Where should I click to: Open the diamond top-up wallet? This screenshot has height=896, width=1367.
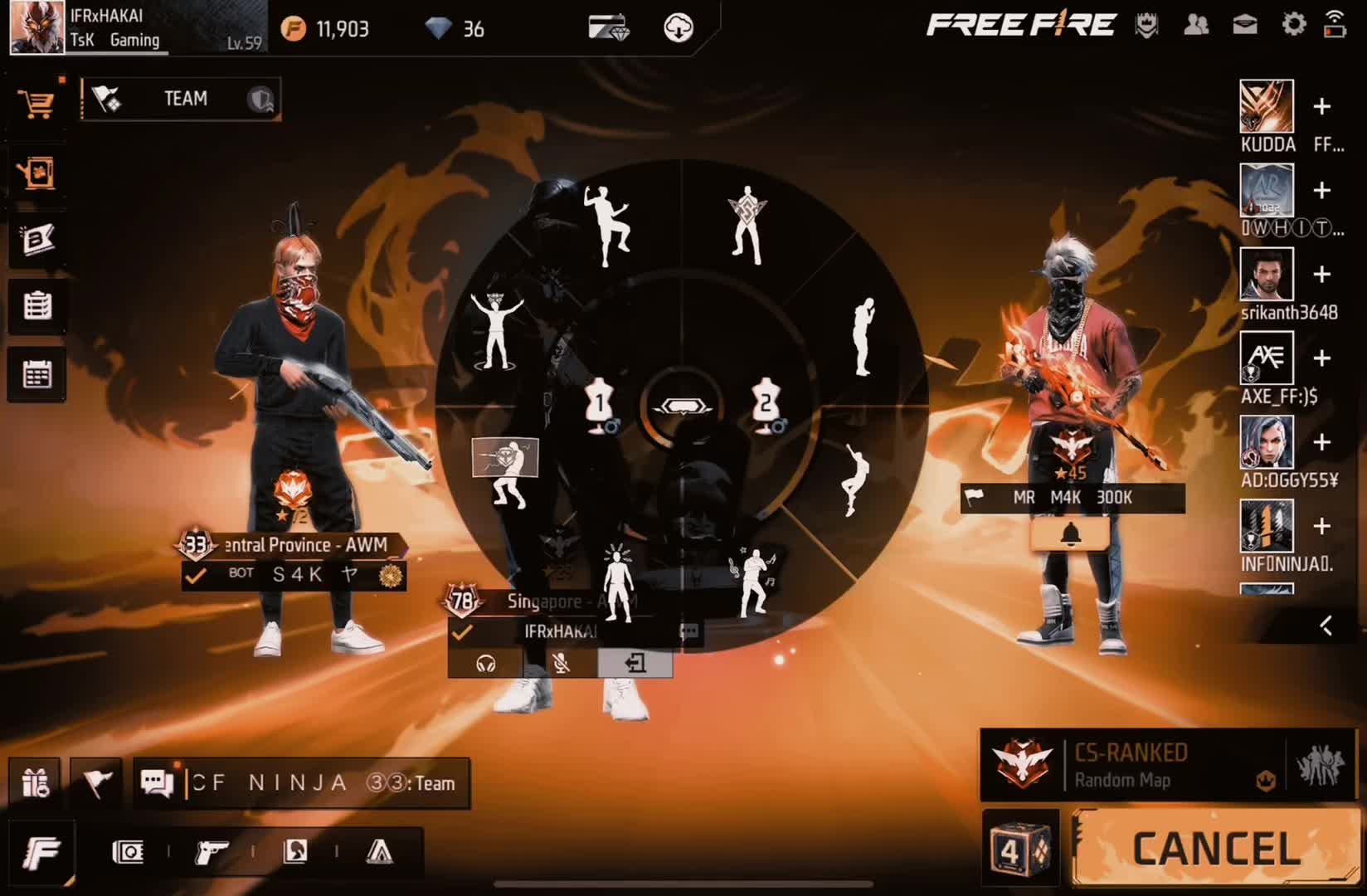coord(608,27)
